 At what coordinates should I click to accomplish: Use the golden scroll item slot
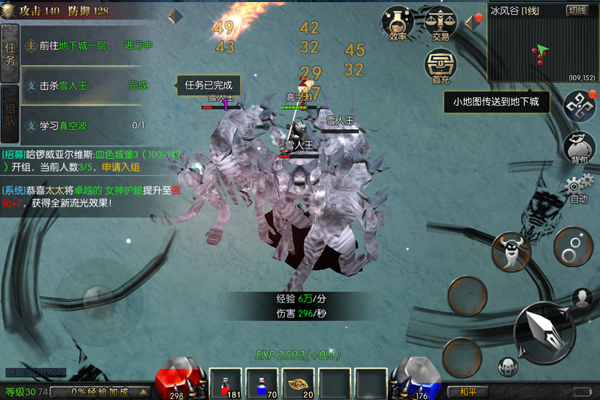[299, 384]
